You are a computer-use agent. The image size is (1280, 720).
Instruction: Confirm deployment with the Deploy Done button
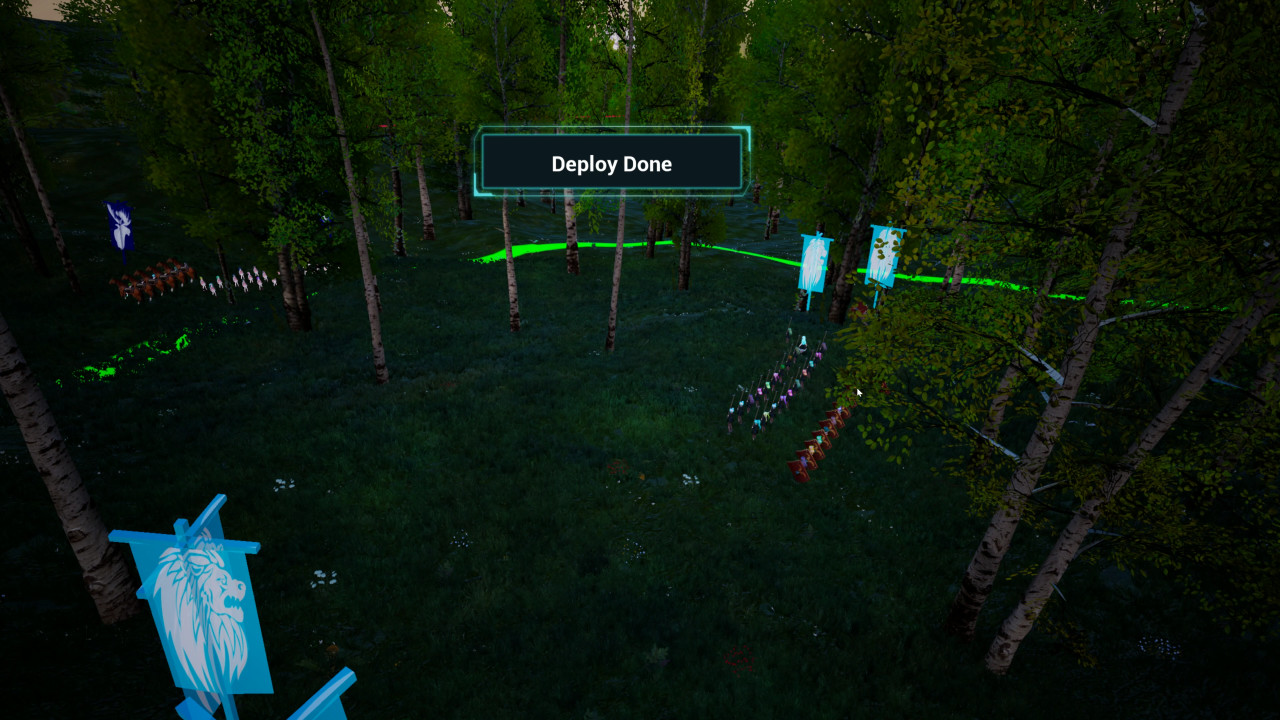coord(611,163)
